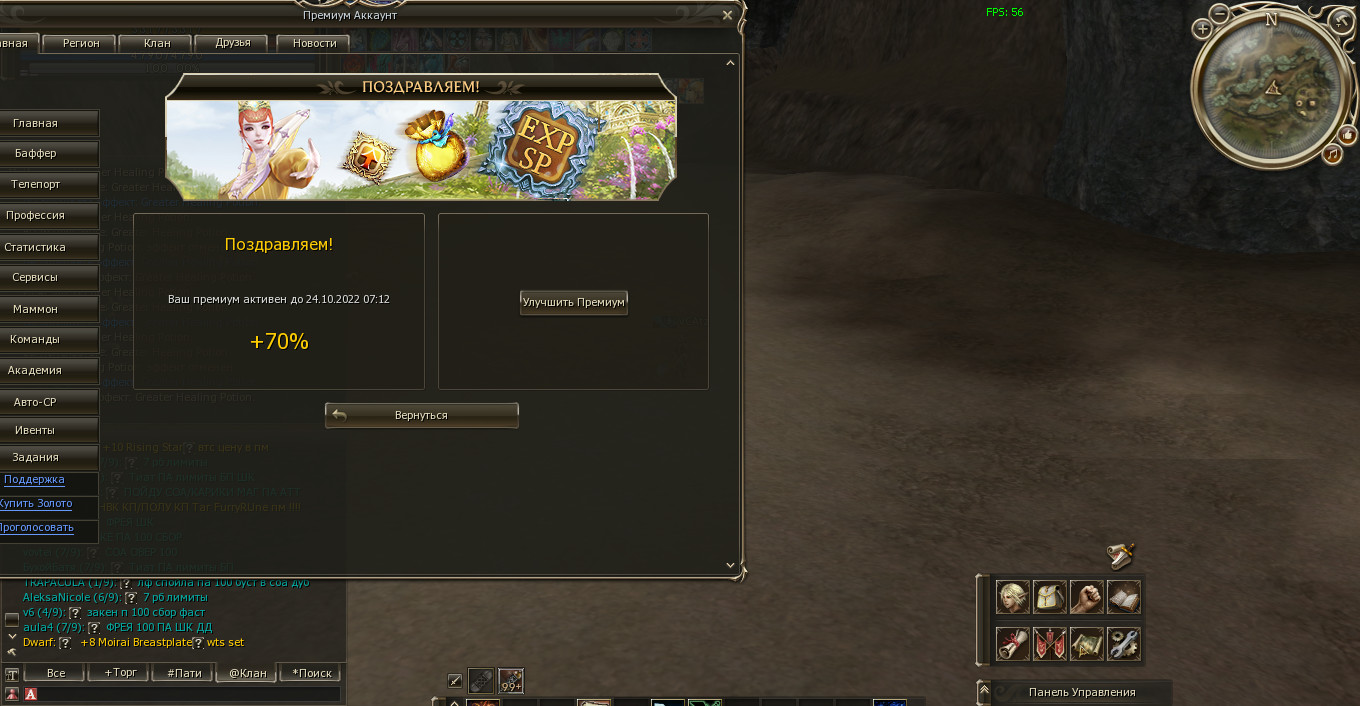The image size is (1360, 706).
Task: Open the Телепорт menu entry
Action: (x=36, y=185)
